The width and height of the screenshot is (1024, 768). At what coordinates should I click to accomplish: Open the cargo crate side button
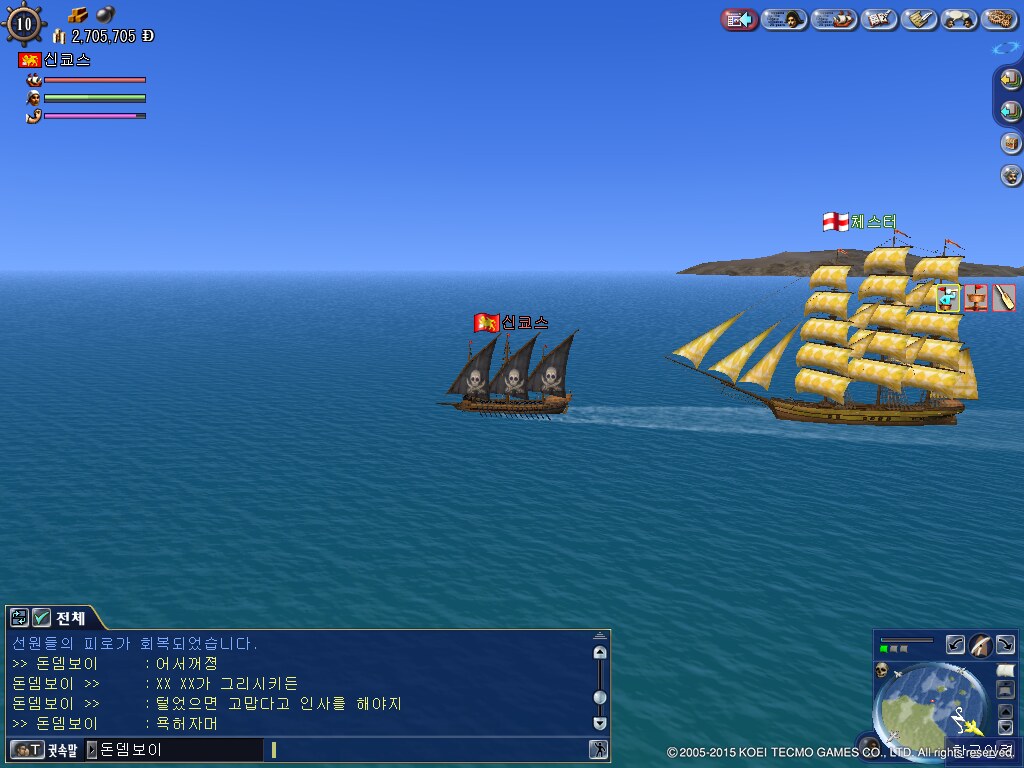click(x=1011, y=143)
